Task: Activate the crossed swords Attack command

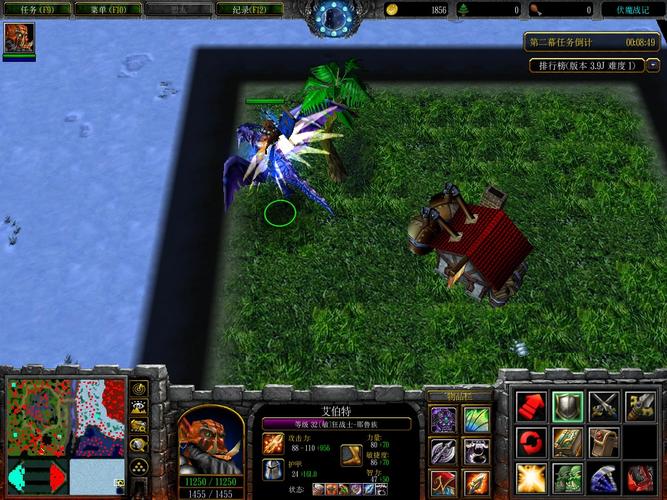Action: (603, 406)
